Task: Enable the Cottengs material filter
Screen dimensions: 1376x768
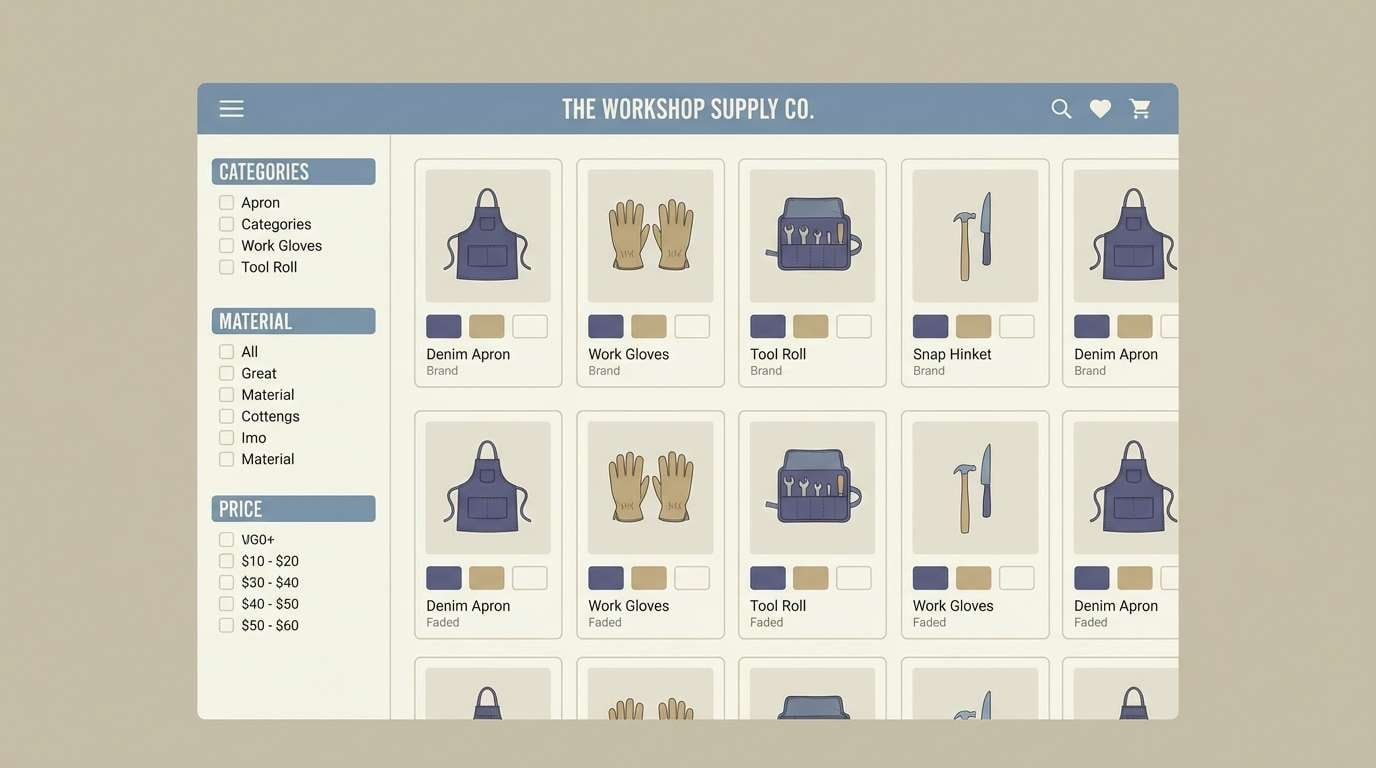Action: [x=225, y=415]
